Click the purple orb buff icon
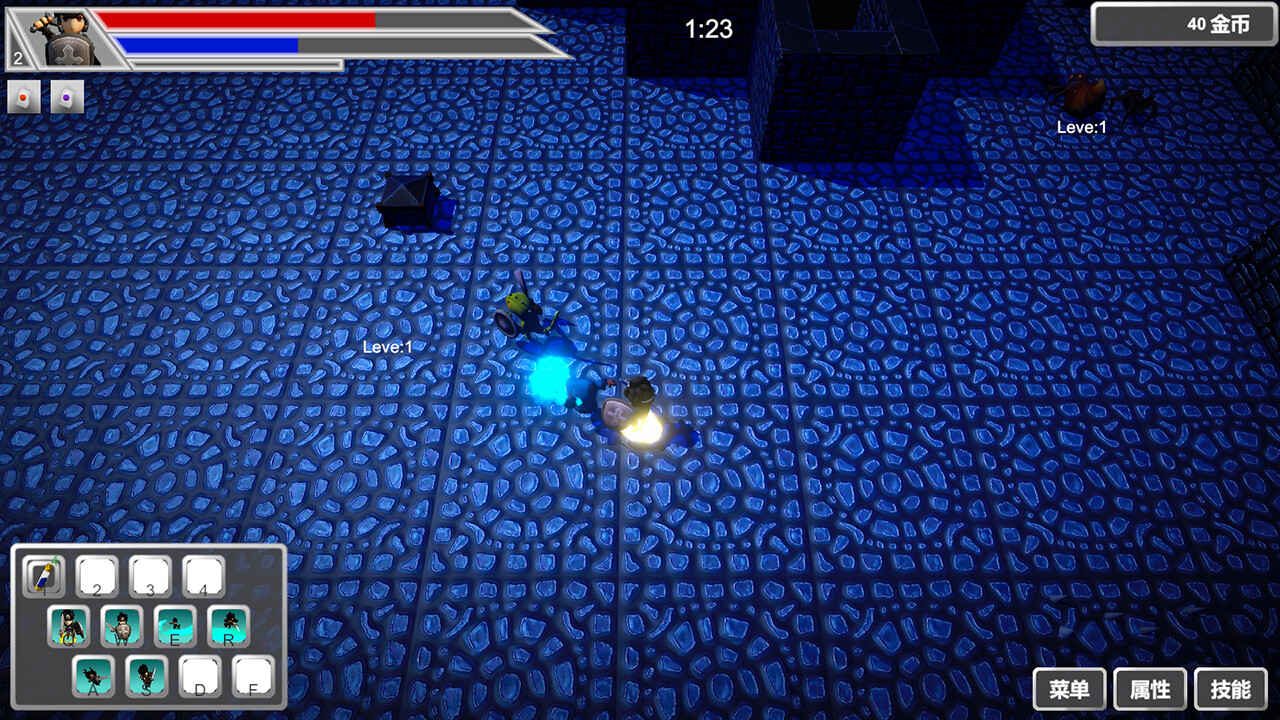Image resolution: width=1280 pixels, height=720 pixels. coord(66,96)
